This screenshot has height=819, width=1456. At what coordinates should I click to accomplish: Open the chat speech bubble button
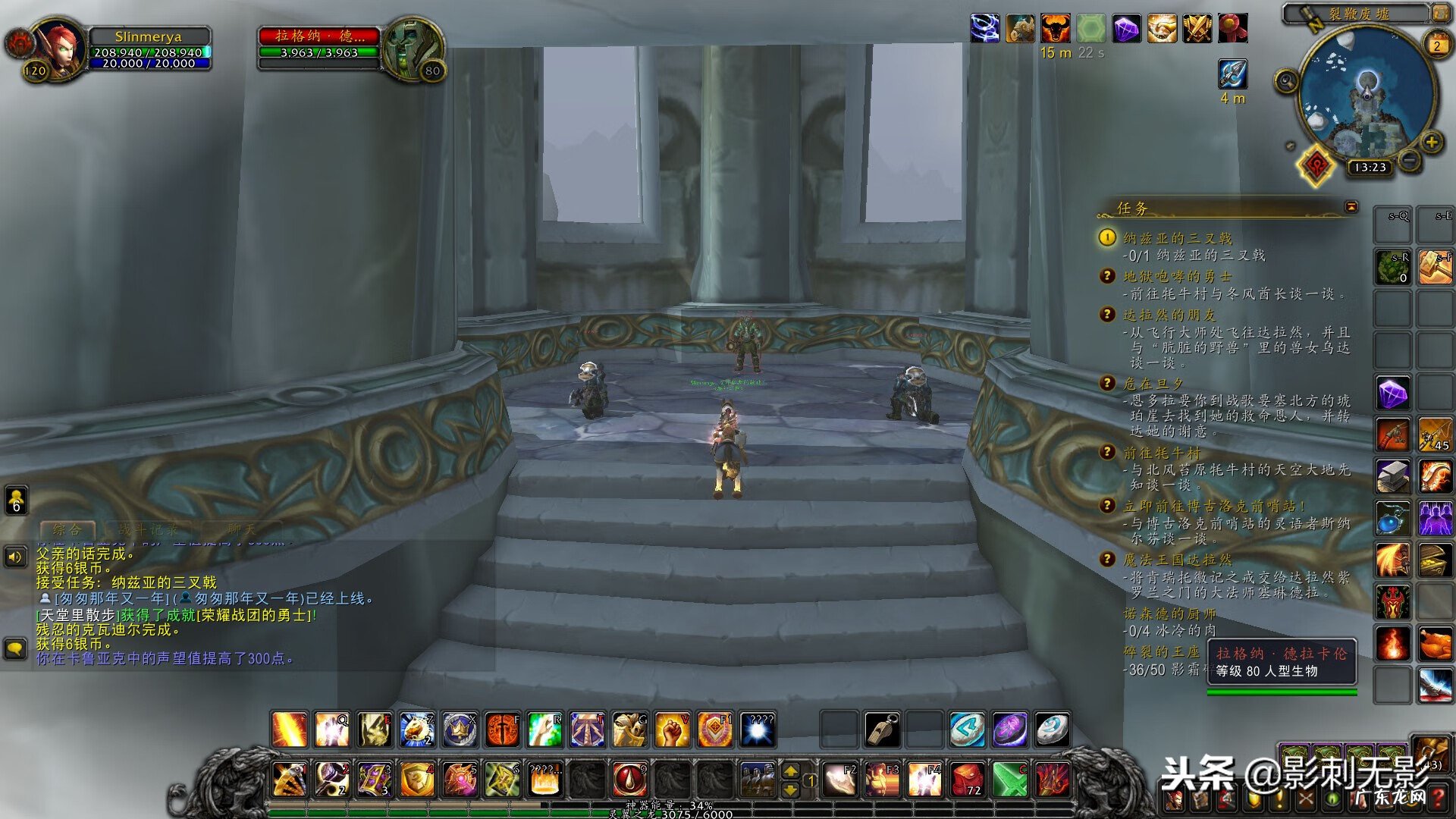15,648
